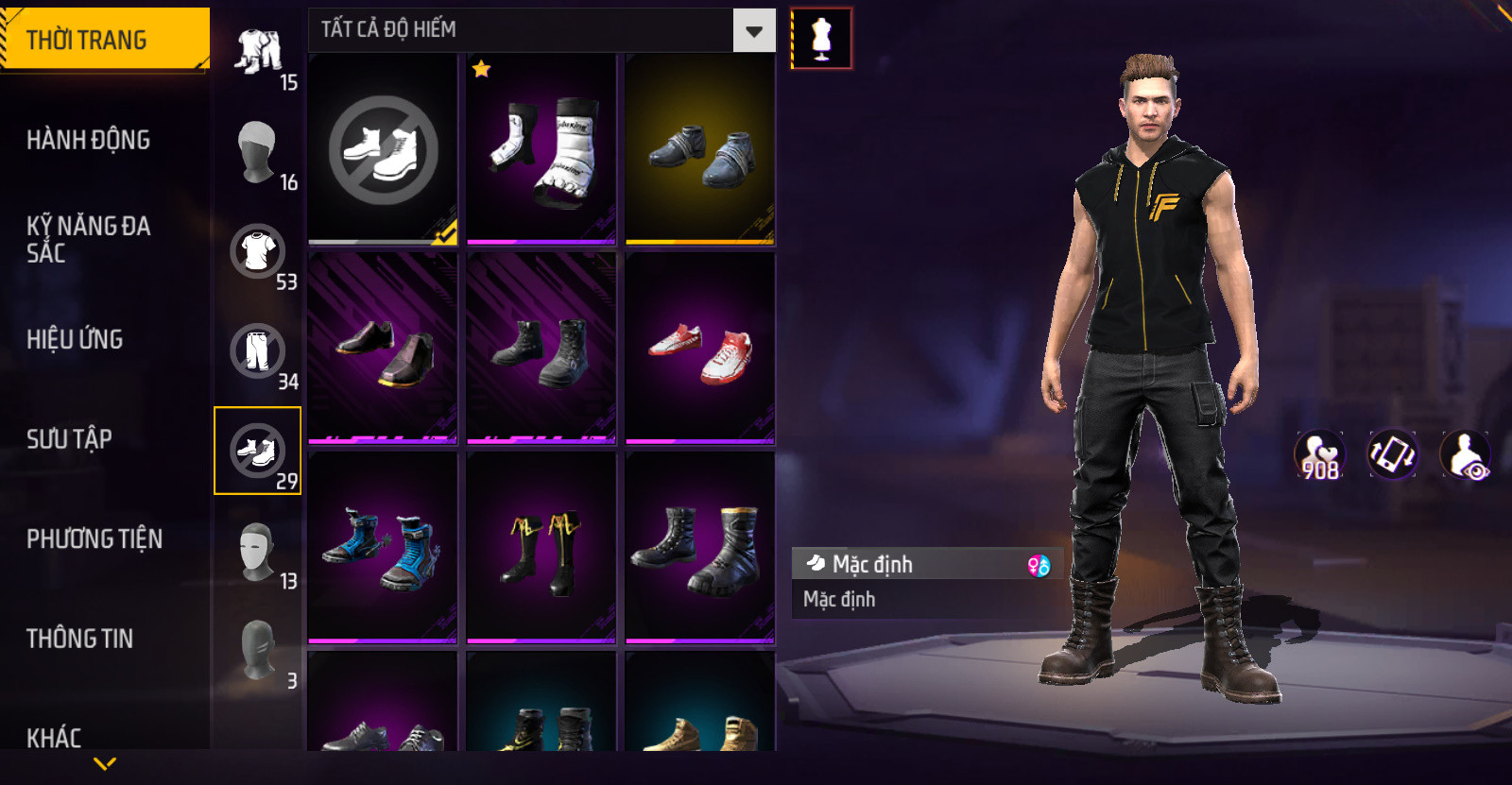Equip the no-shoes empty slot
Viewport: 1512px width, 785px height.
tap(383, 149)
